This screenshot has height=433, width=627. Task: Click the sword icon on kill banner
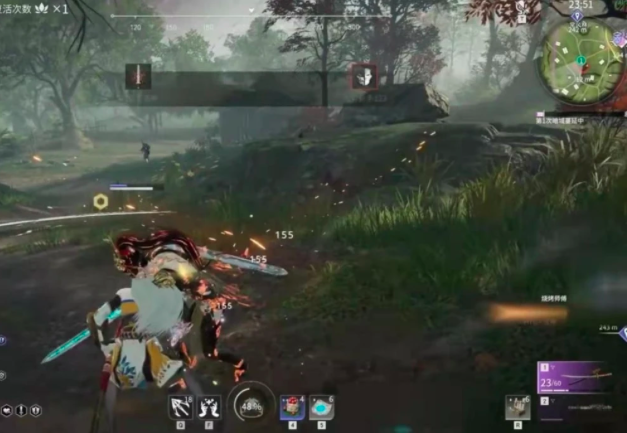tap(138, 77)
